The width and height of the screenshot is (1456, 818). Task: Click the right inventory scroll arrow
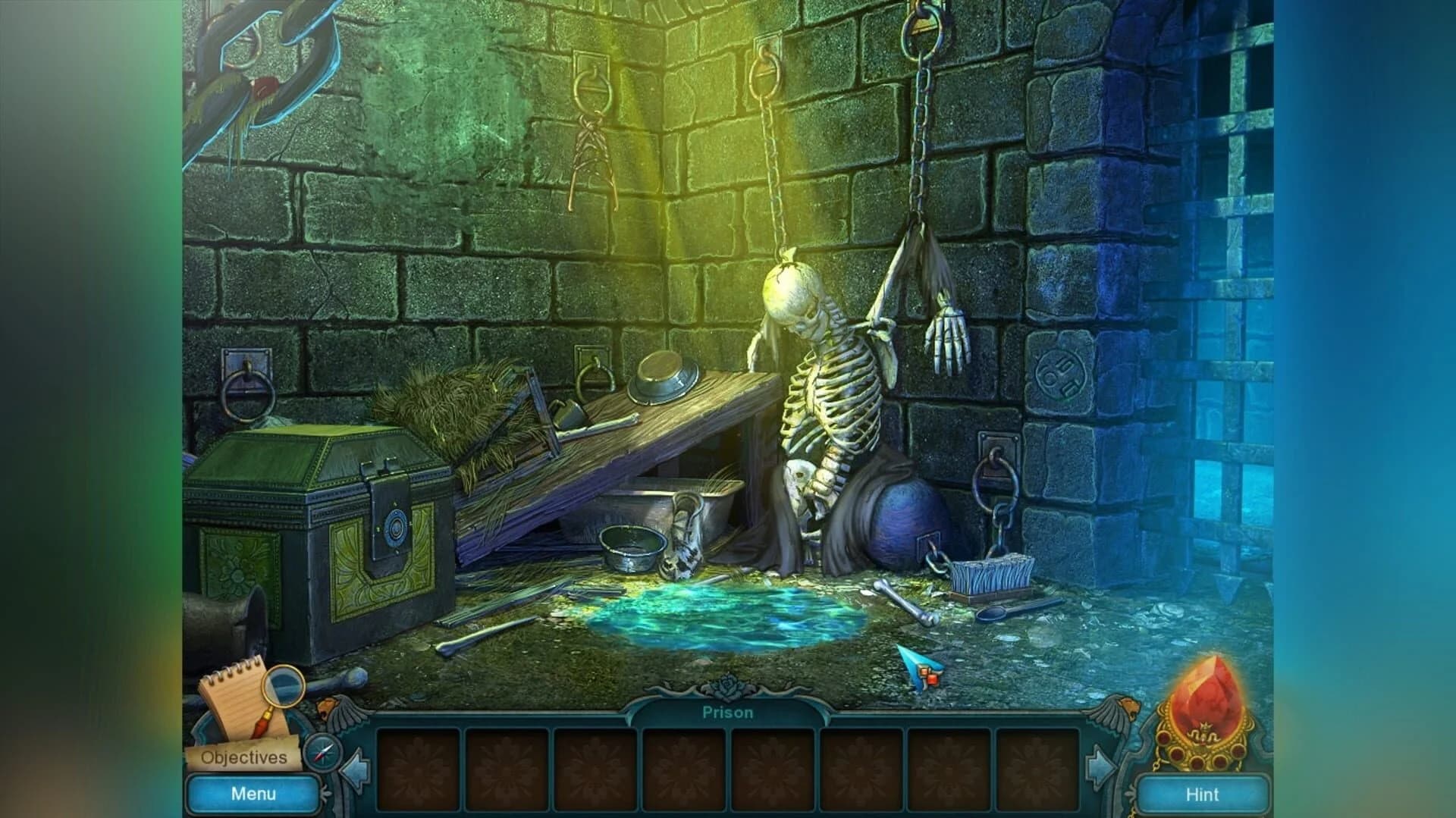click(x=1100, y=766)
